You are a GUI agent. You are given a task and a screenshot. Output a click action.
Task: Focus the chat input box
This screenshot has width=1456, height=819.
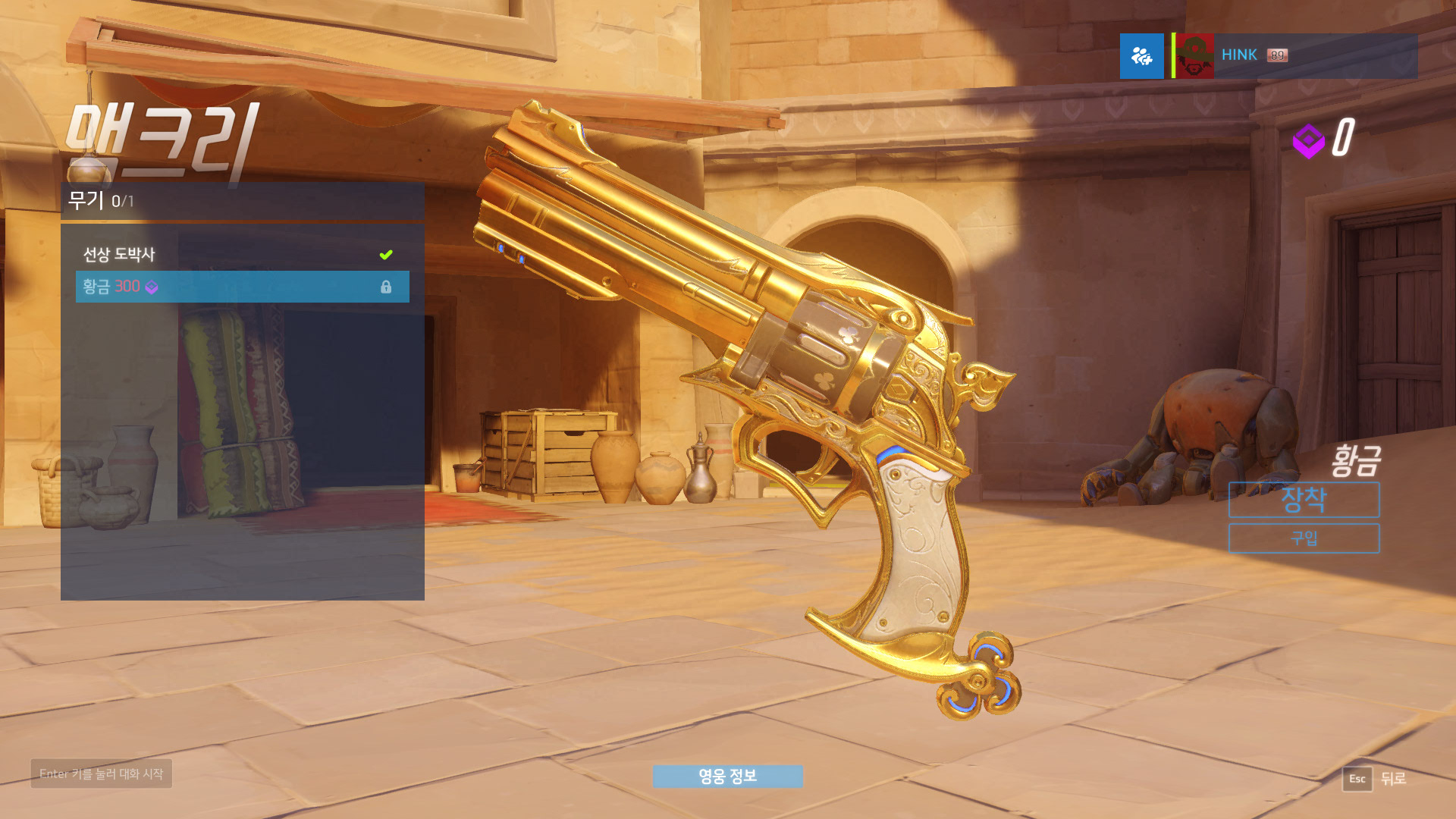click(x=102, y=773)
